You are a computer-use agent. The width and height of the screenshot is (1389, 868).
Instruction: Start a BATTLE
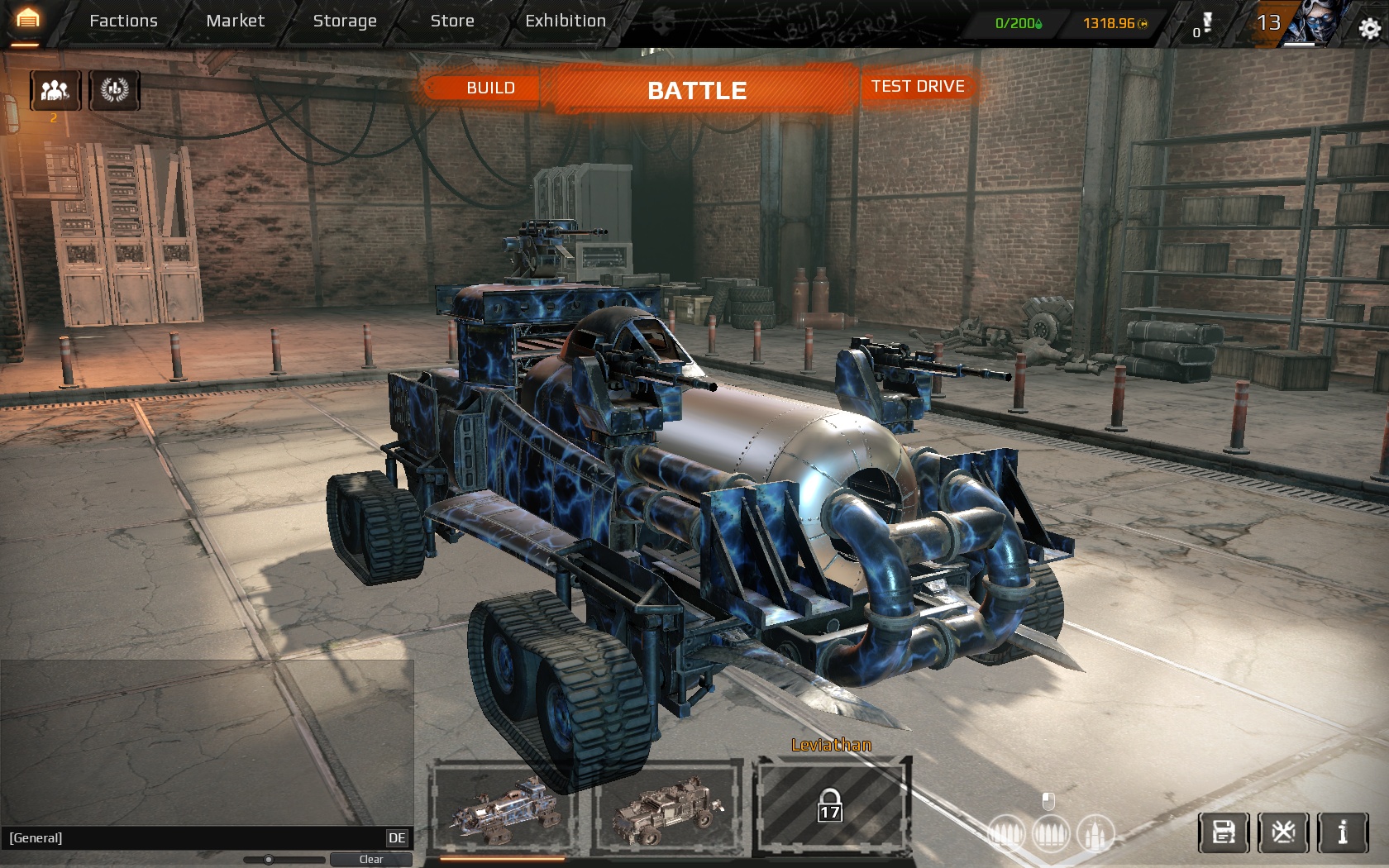[697, 90]
